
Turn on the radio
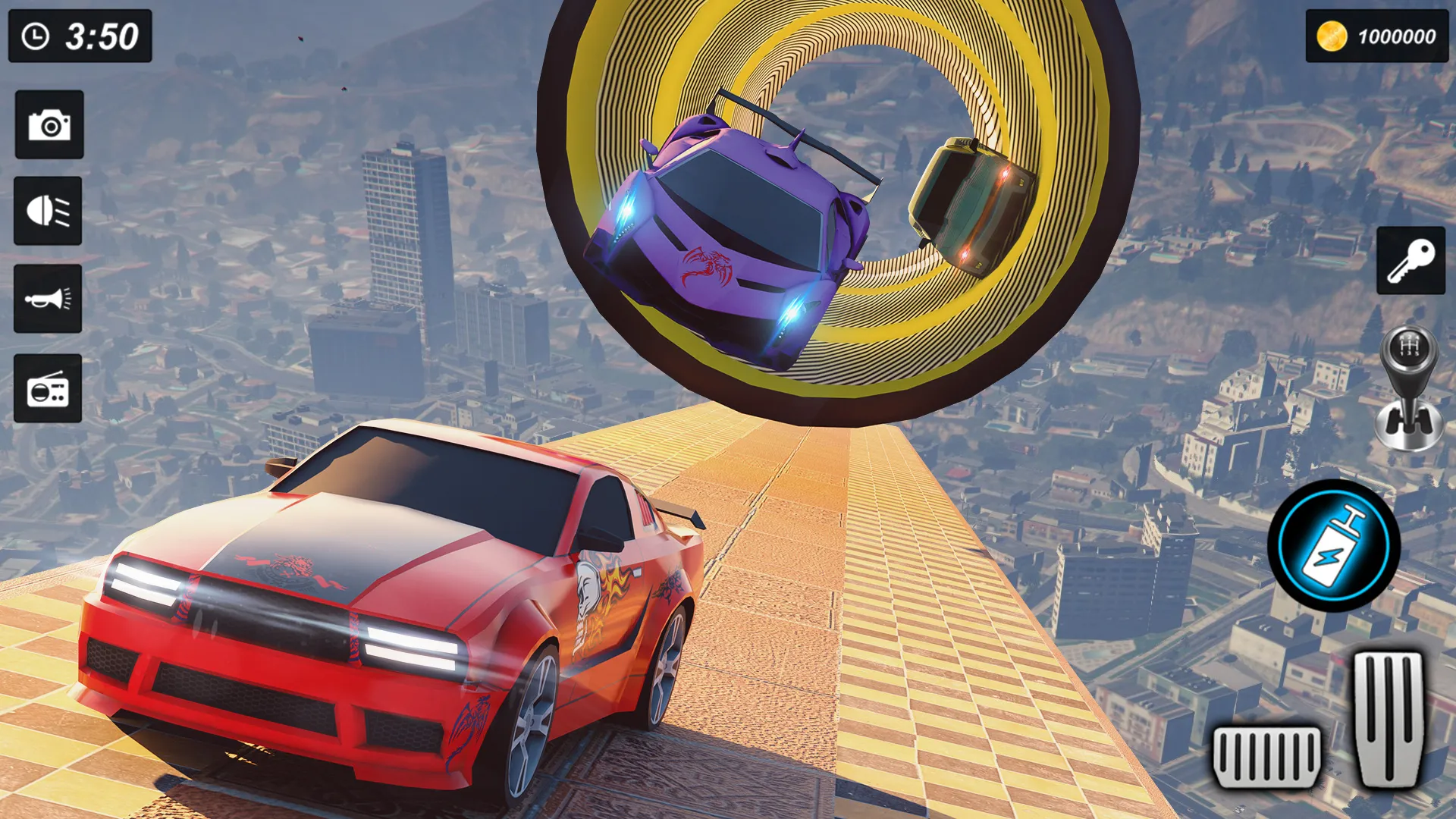[x=48, y=388]
